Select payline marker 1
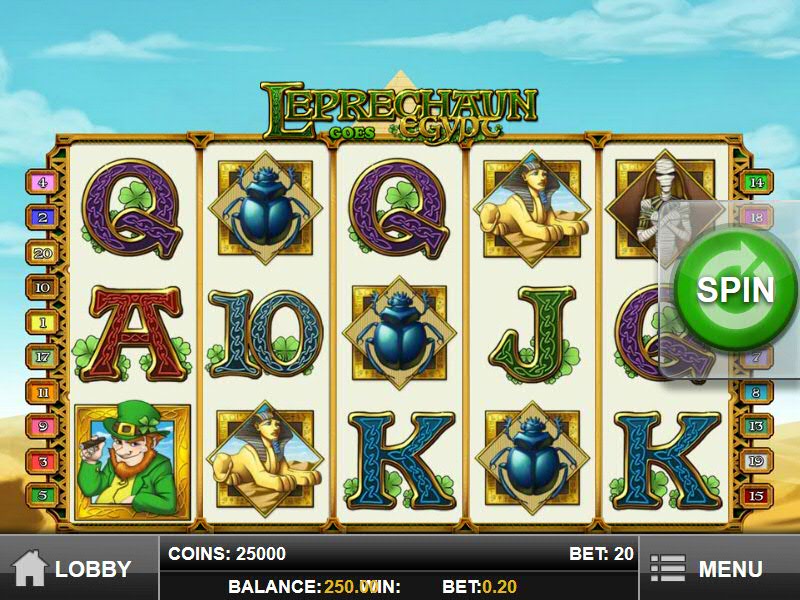The height and width of the screenshot is (600, 800). click(43, 322)
